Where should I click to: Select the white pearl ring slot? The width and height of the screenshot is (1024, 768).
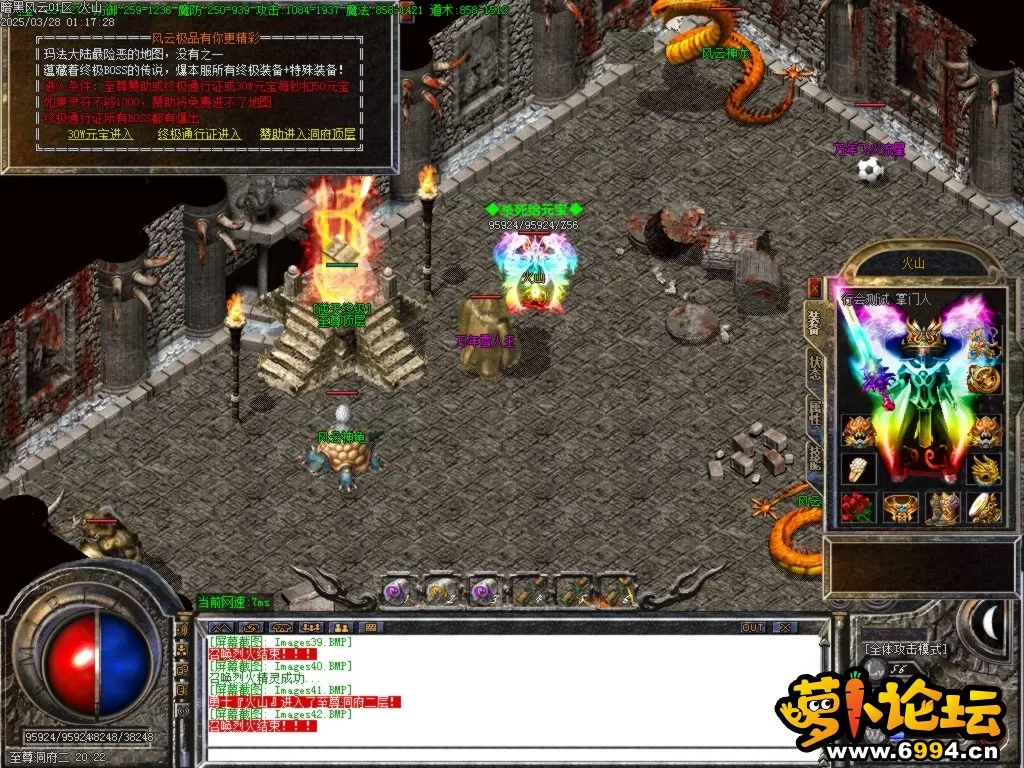coord(858,468)
